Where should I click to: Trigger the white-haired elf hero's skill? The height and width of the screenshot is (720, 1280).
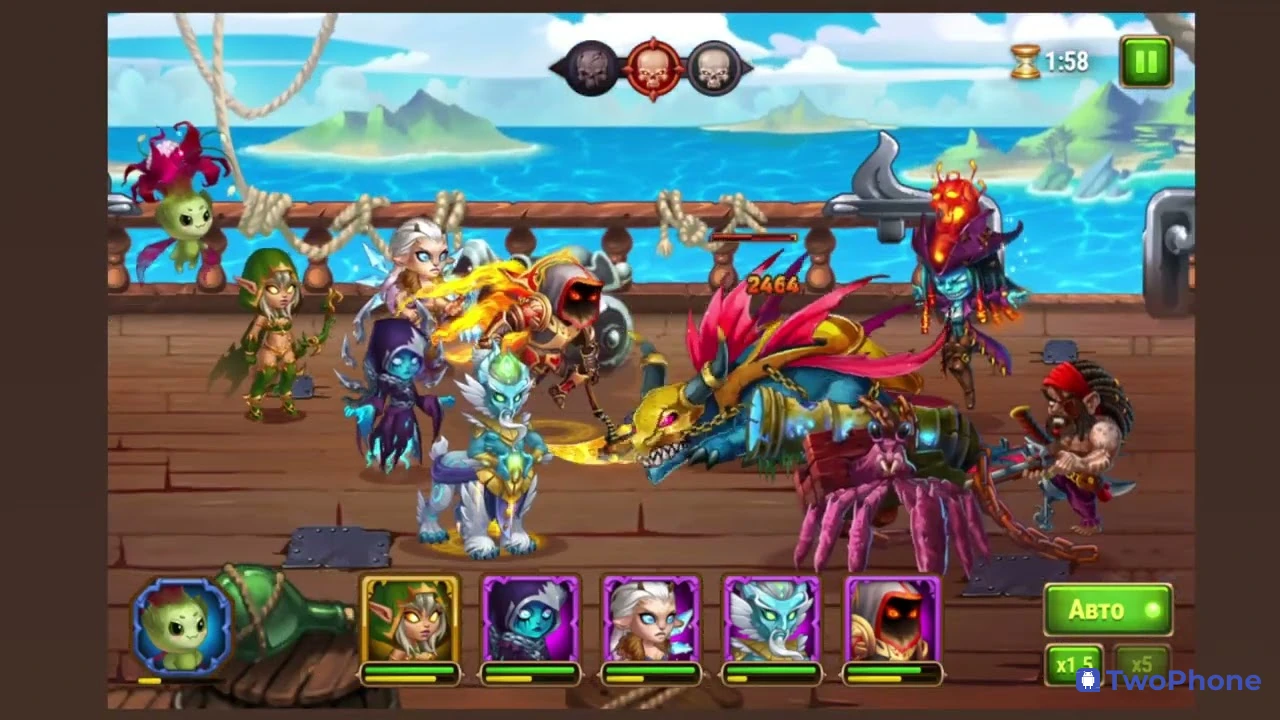651,620
